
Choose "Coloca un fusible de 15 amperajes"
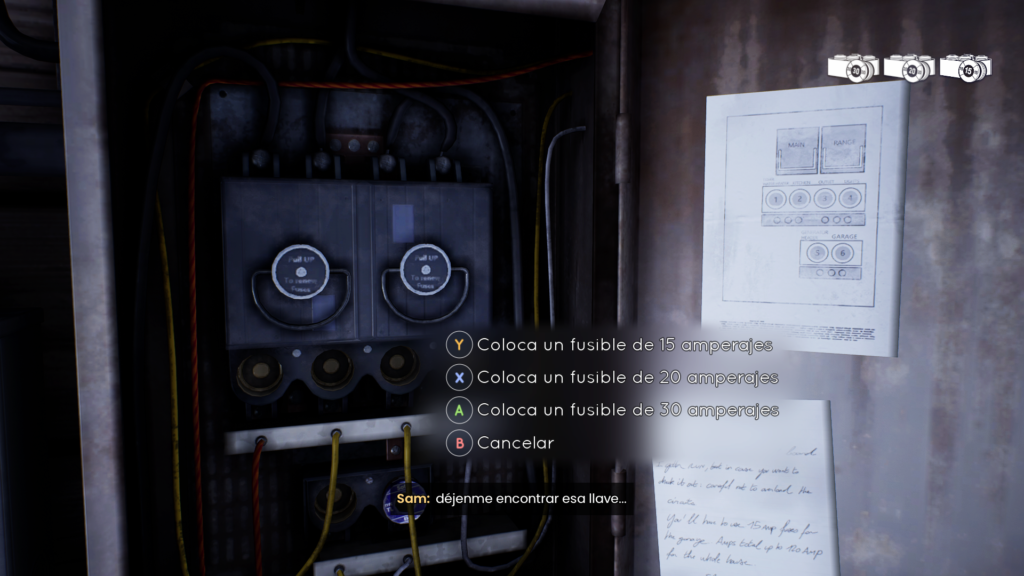pyautogui.click(x=624, y=345)
